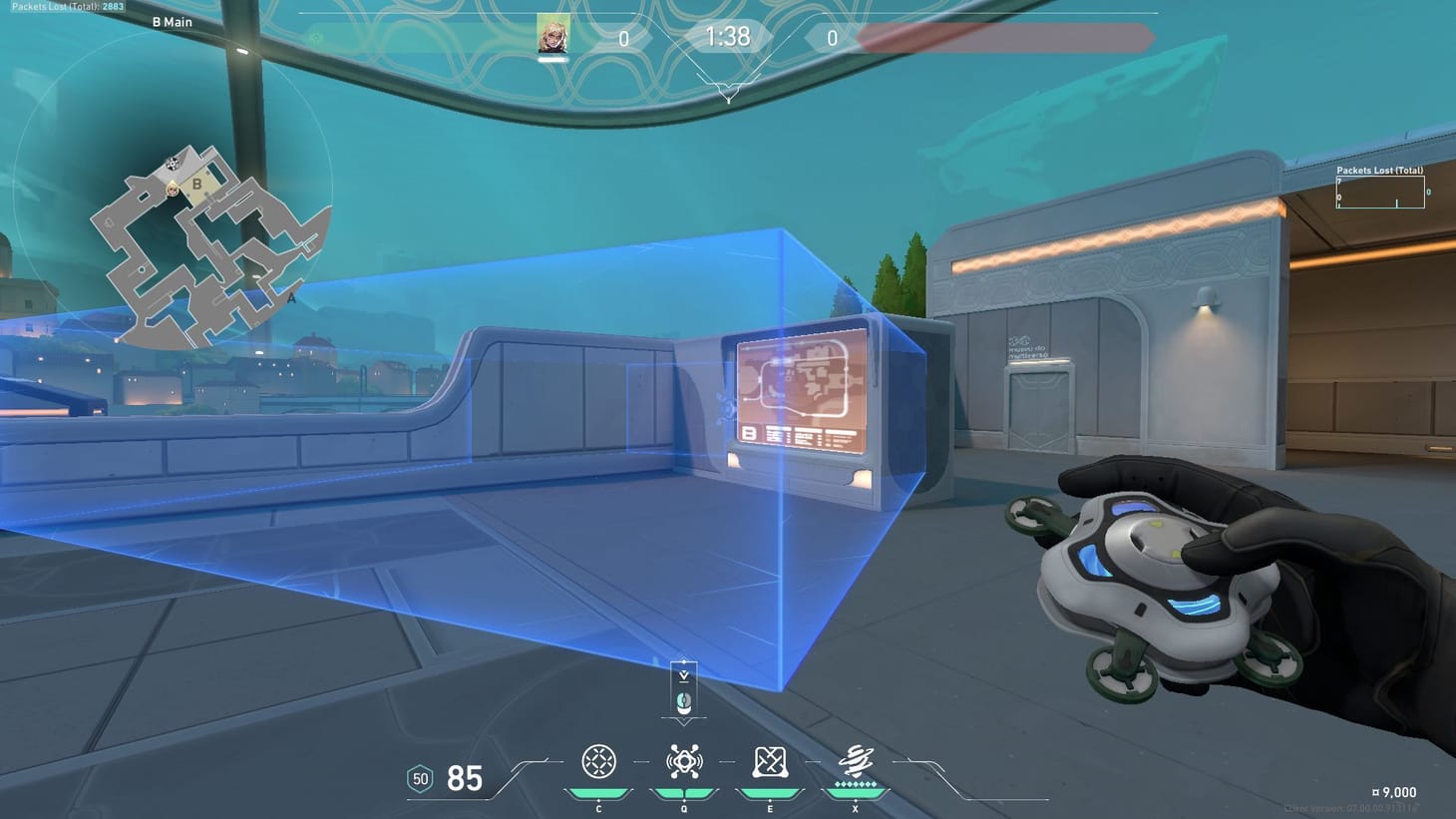Equip the Turret ability icon above the E key
The width and height of the screenshot is (1456, 819).
[x=769, y=762]
